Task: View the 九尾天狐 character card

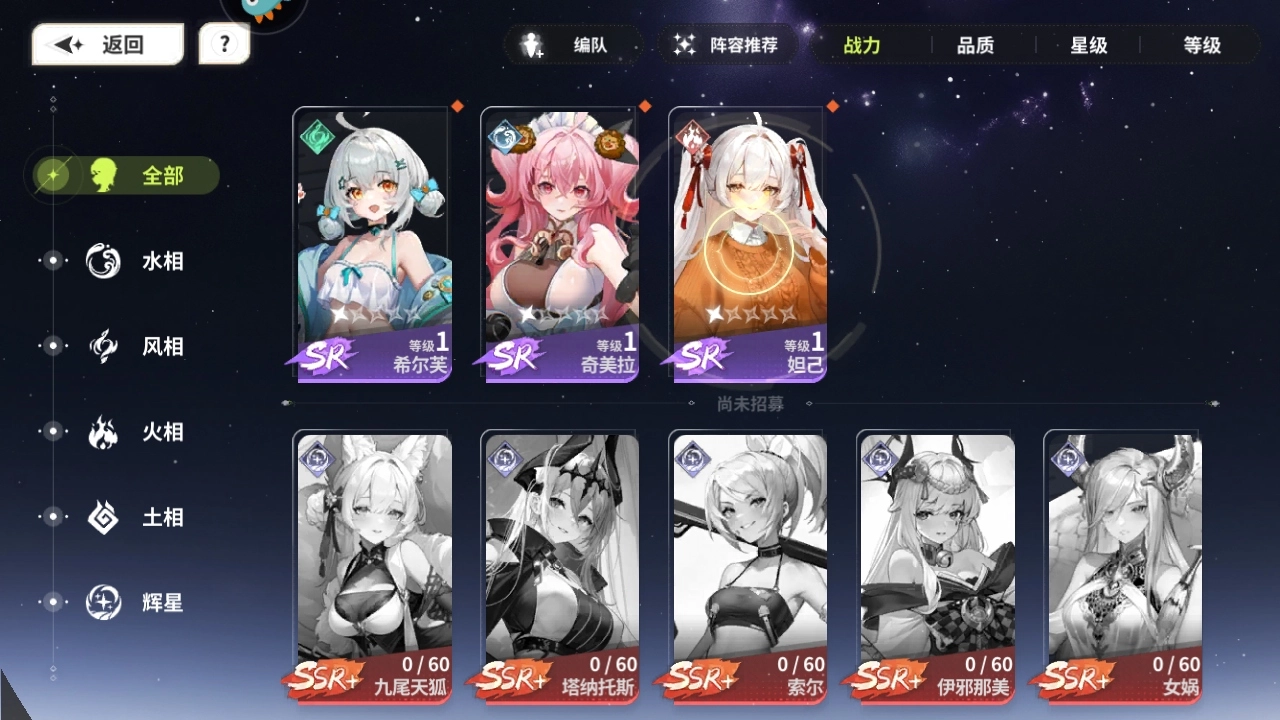Action: coord(372,570)
